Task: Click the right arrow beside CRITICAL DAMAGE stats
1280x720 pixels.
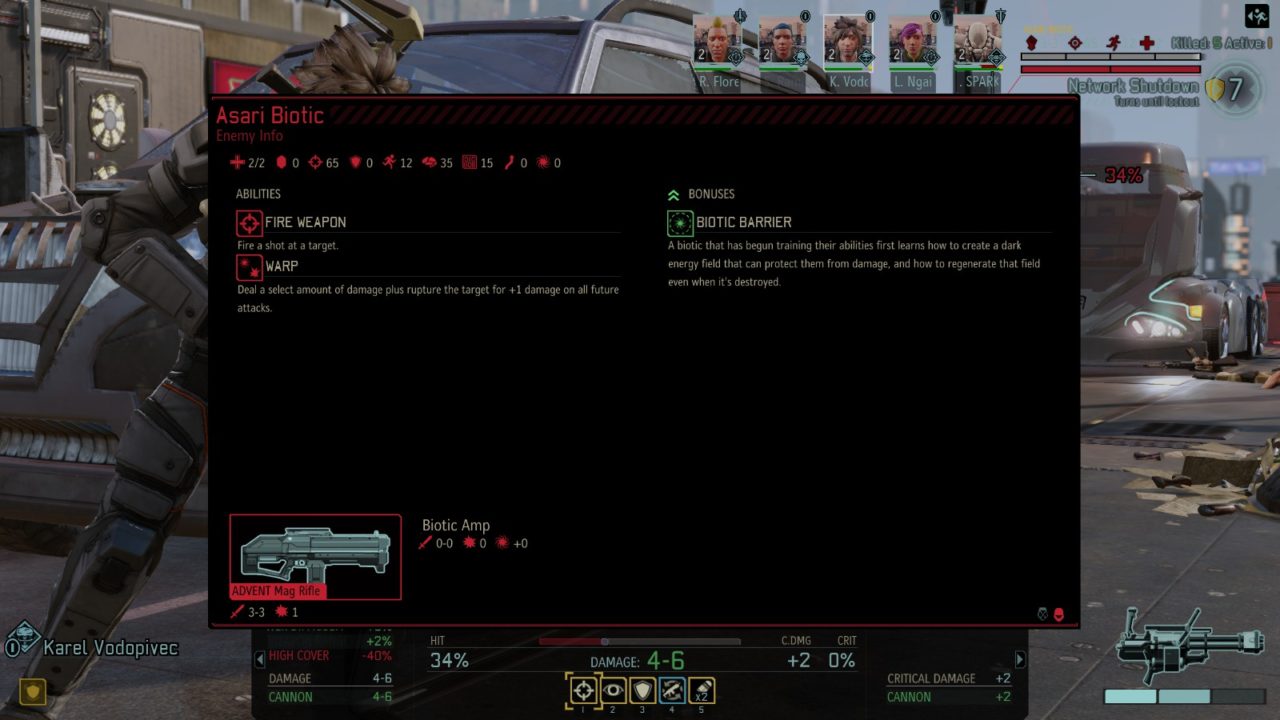Action: (x=1019, y=660)
